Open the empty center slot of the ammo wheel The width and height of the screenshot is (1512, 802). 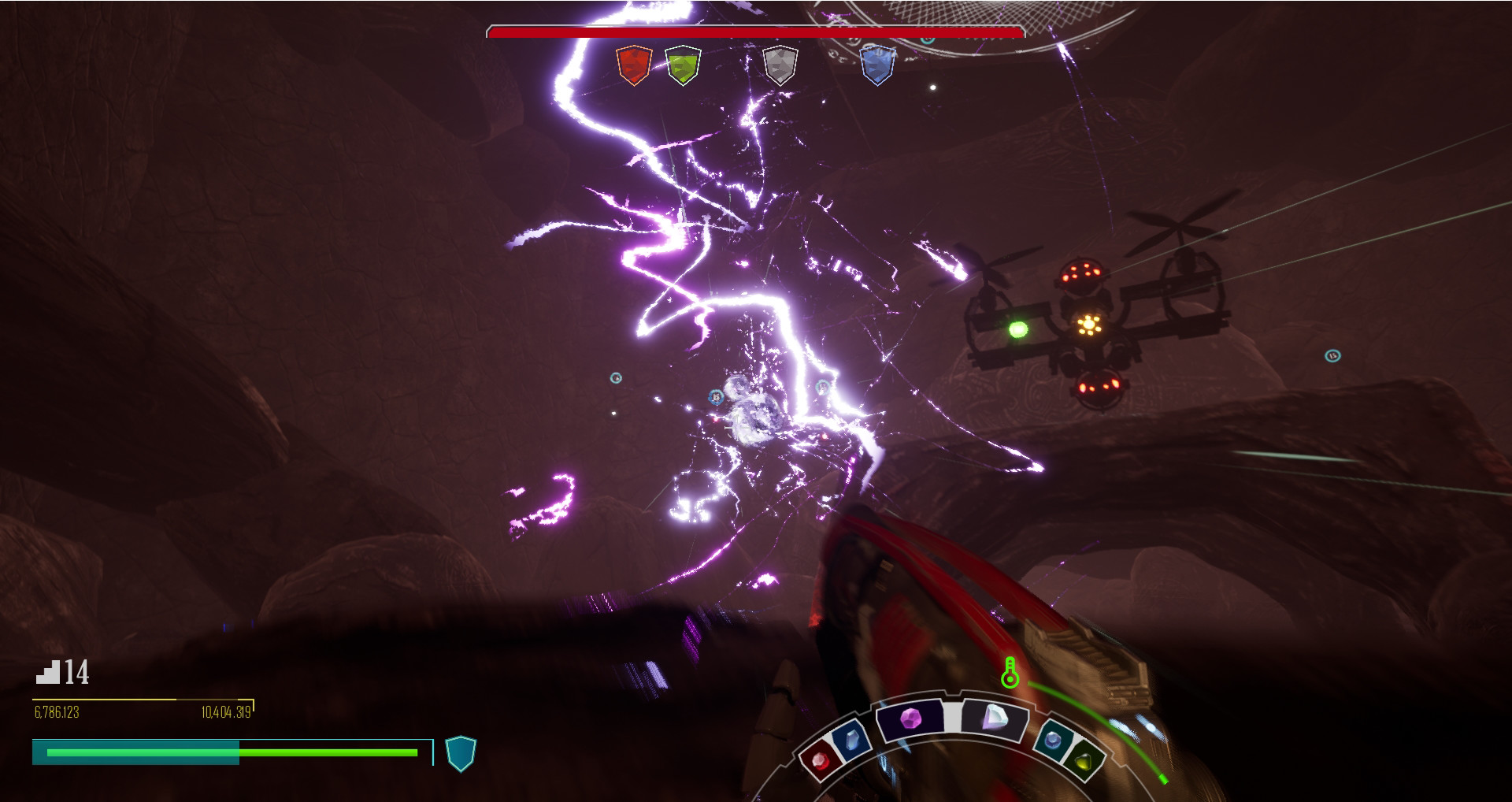951,717
